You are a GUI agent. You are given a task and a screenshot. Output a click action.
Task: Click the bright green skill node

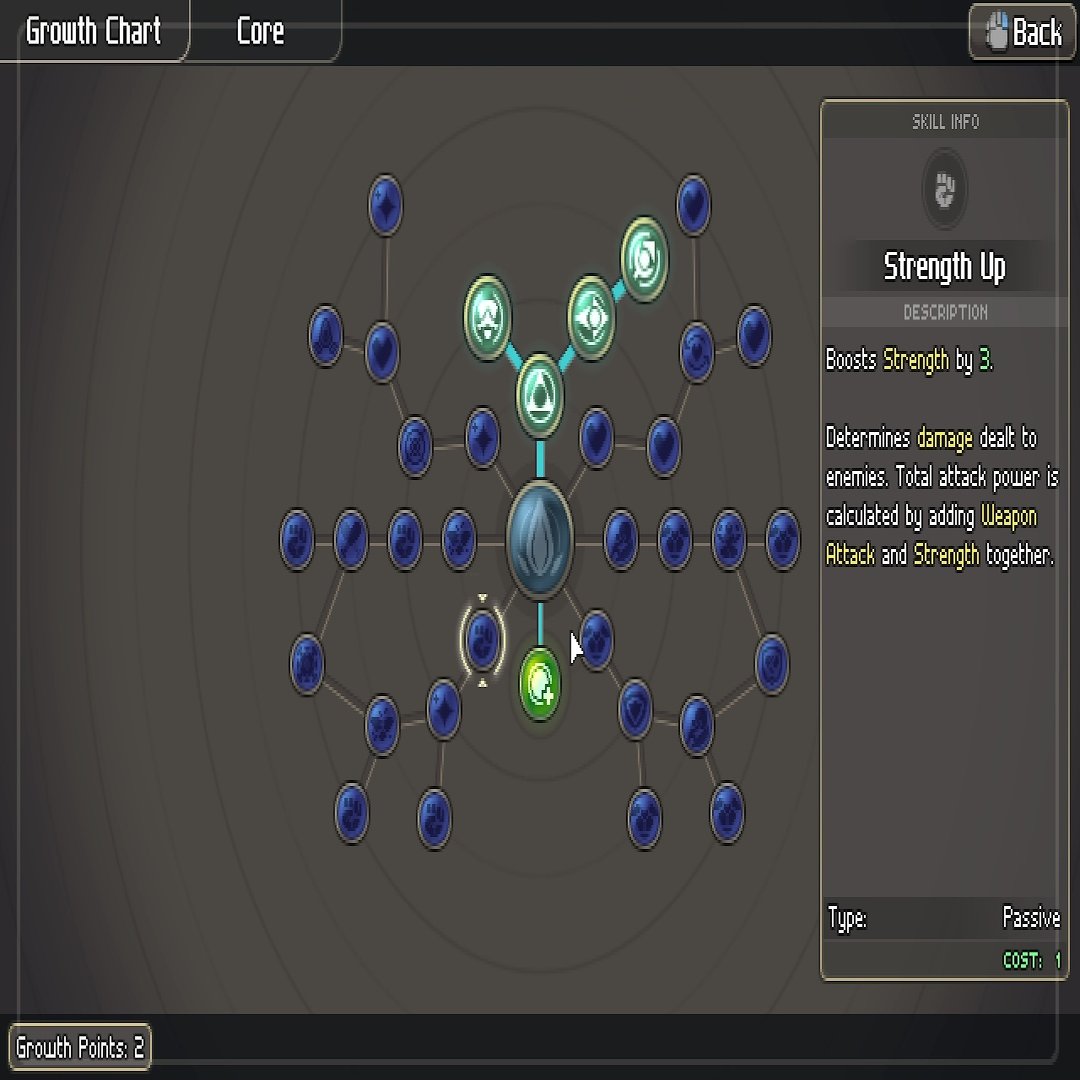(540, 684)
